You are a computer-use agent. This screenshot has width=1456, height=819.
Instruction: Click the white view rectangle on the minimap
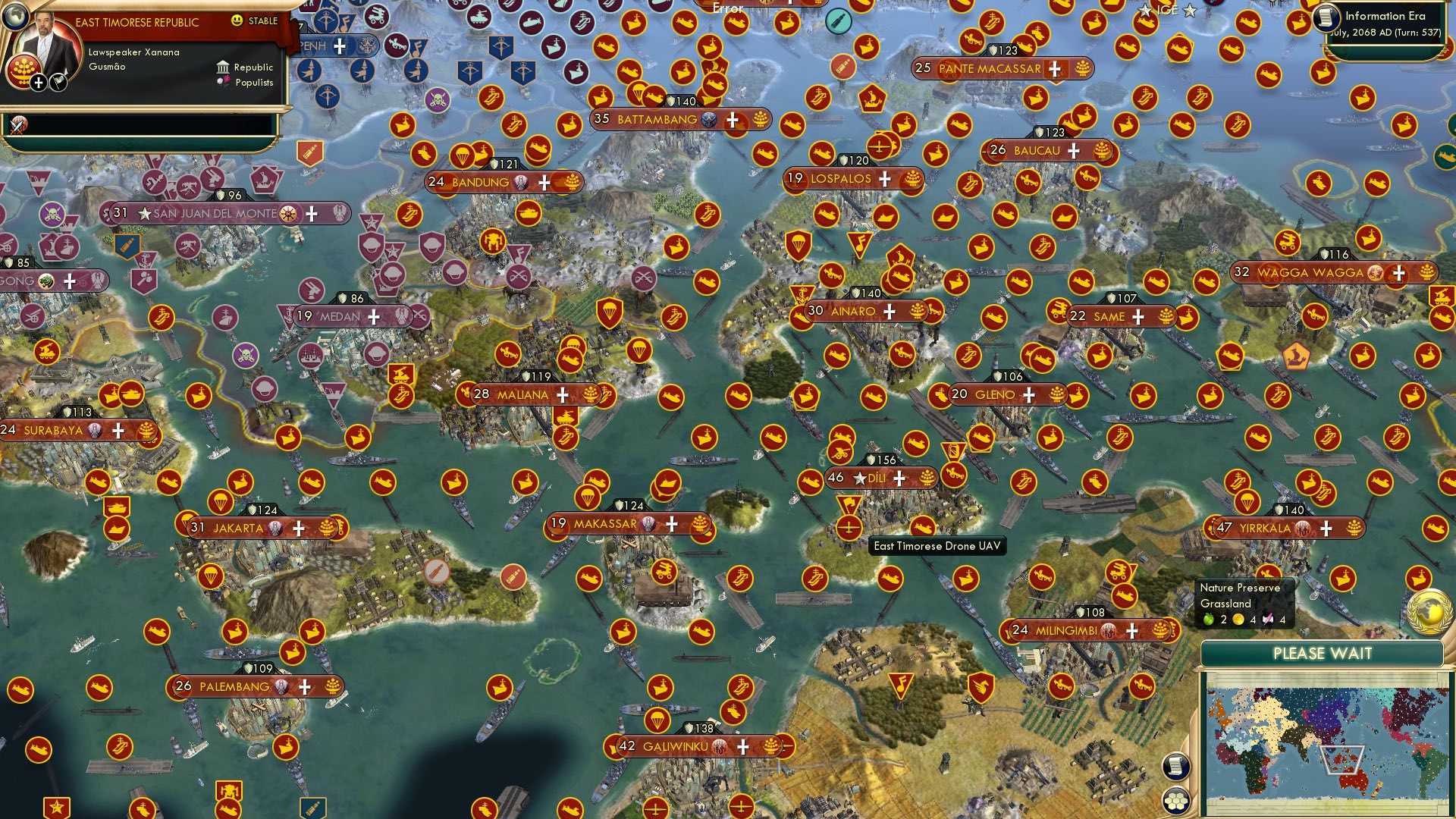click(1343, 759)
